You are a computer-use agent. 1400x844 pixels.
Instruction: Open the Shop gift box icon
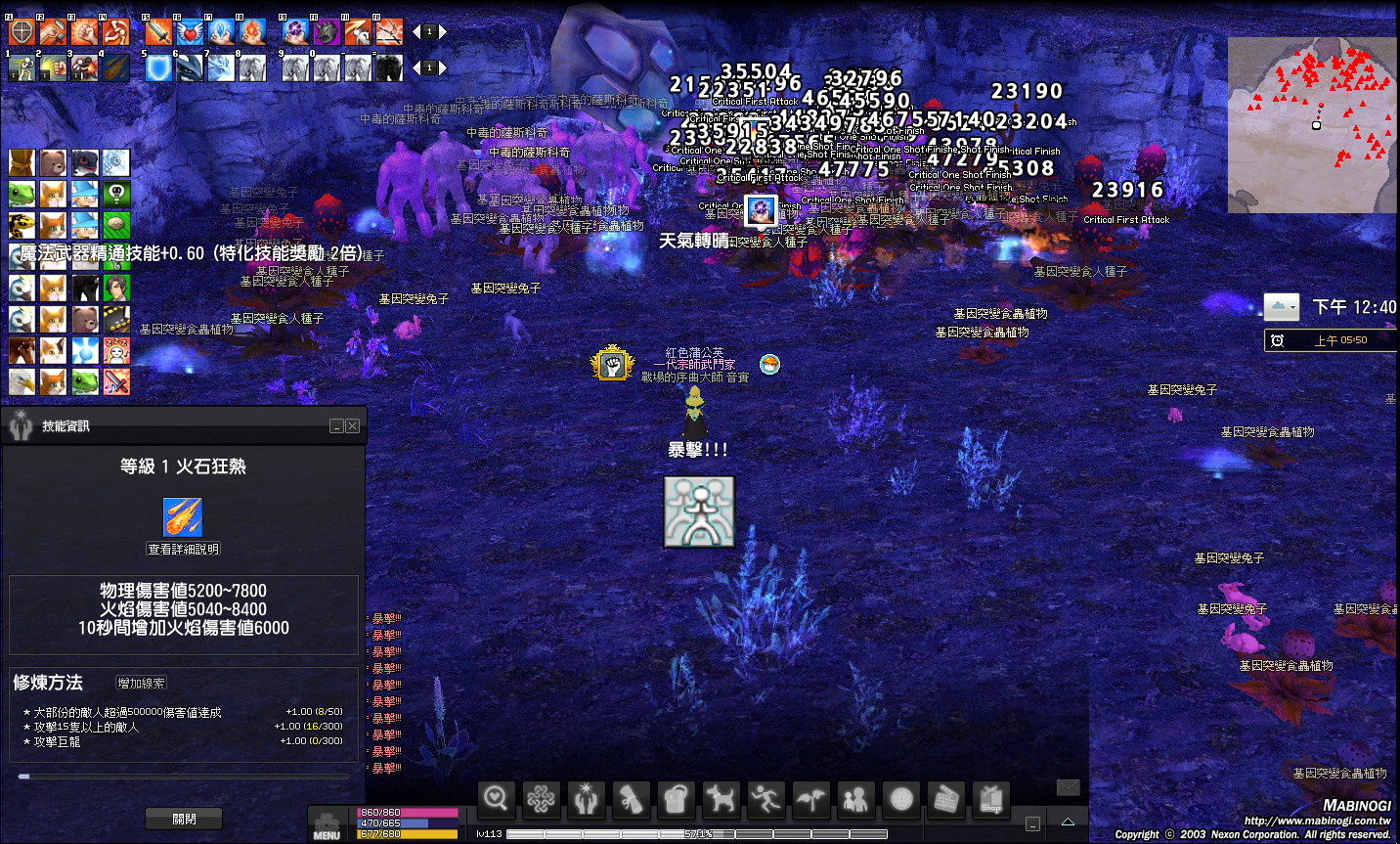[x=991, y=799]
